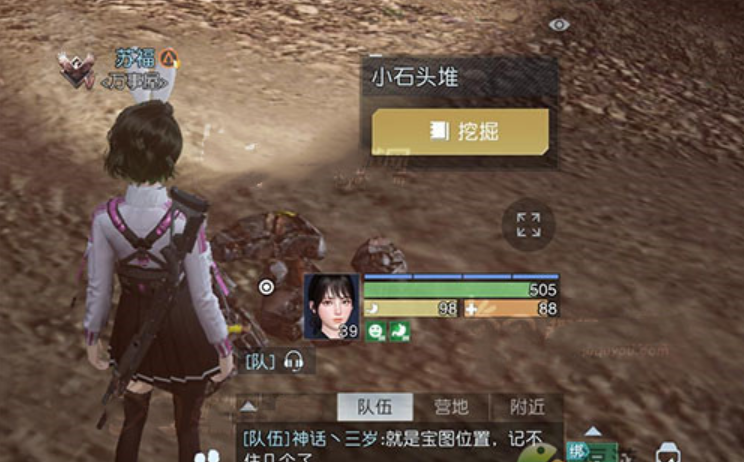Switch to the 营地 chat tab

[451, 407]
